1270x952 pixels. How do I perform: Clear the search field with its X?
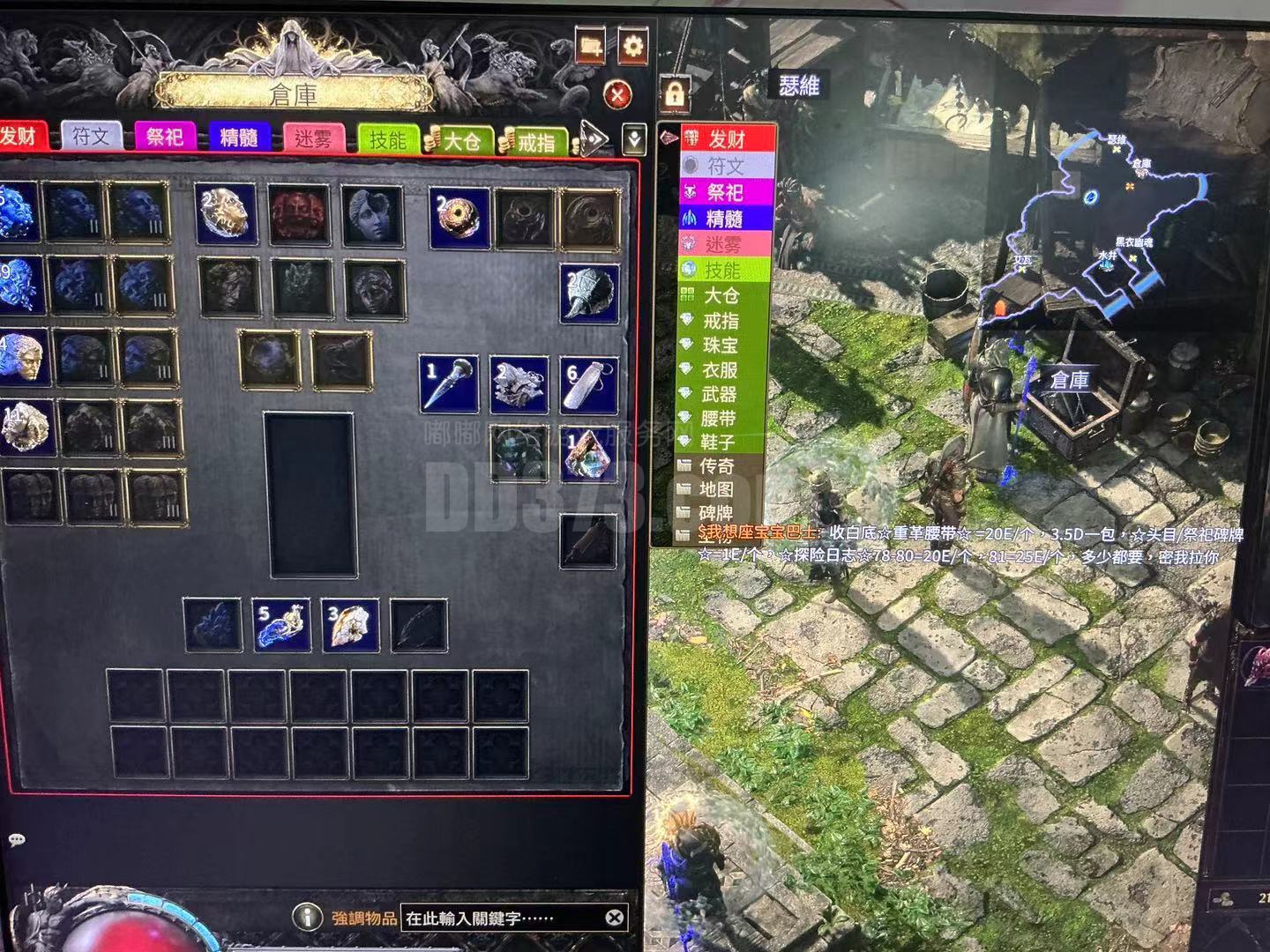(615, 918)
